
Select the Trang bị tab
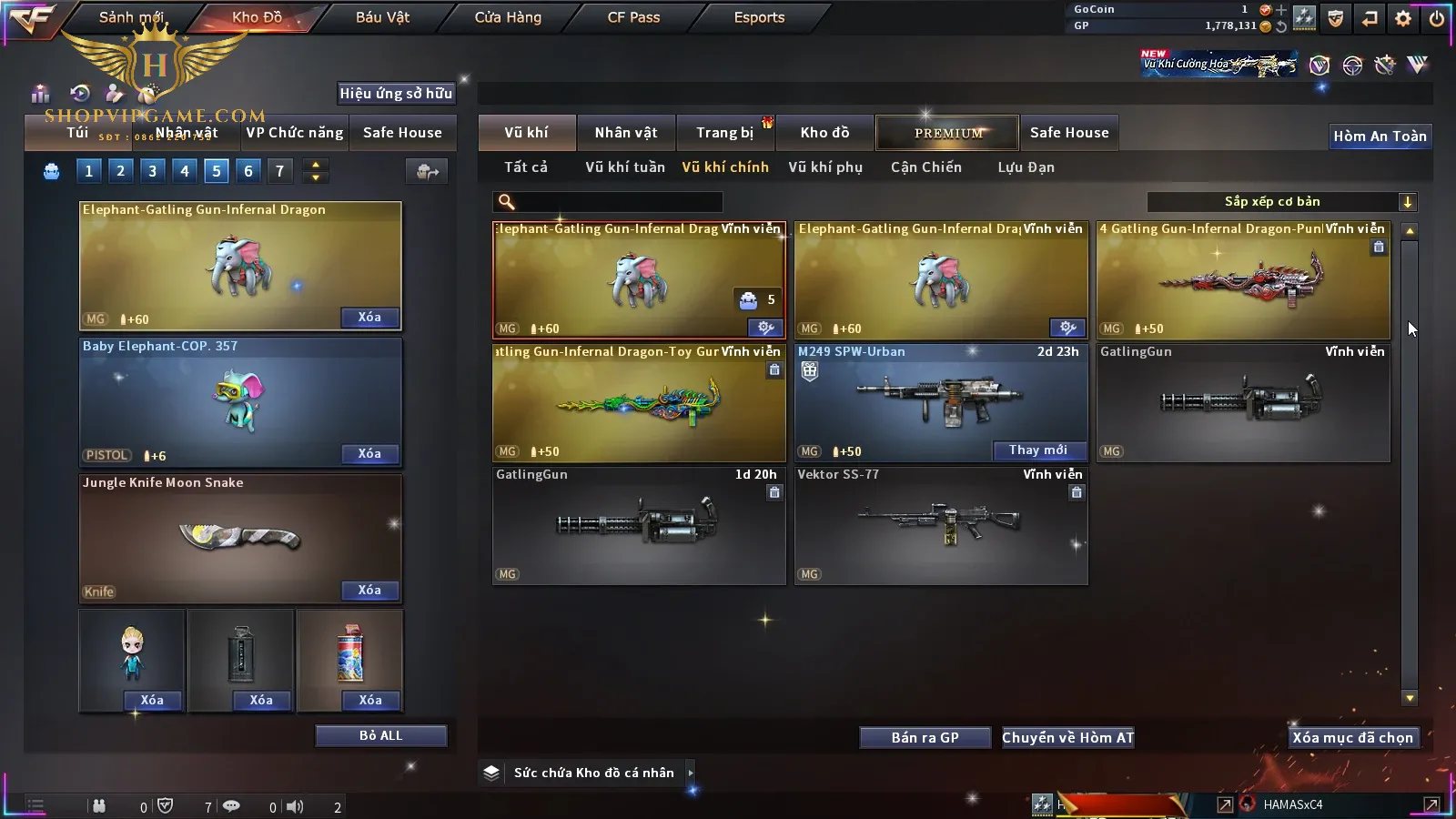[724, 133]
